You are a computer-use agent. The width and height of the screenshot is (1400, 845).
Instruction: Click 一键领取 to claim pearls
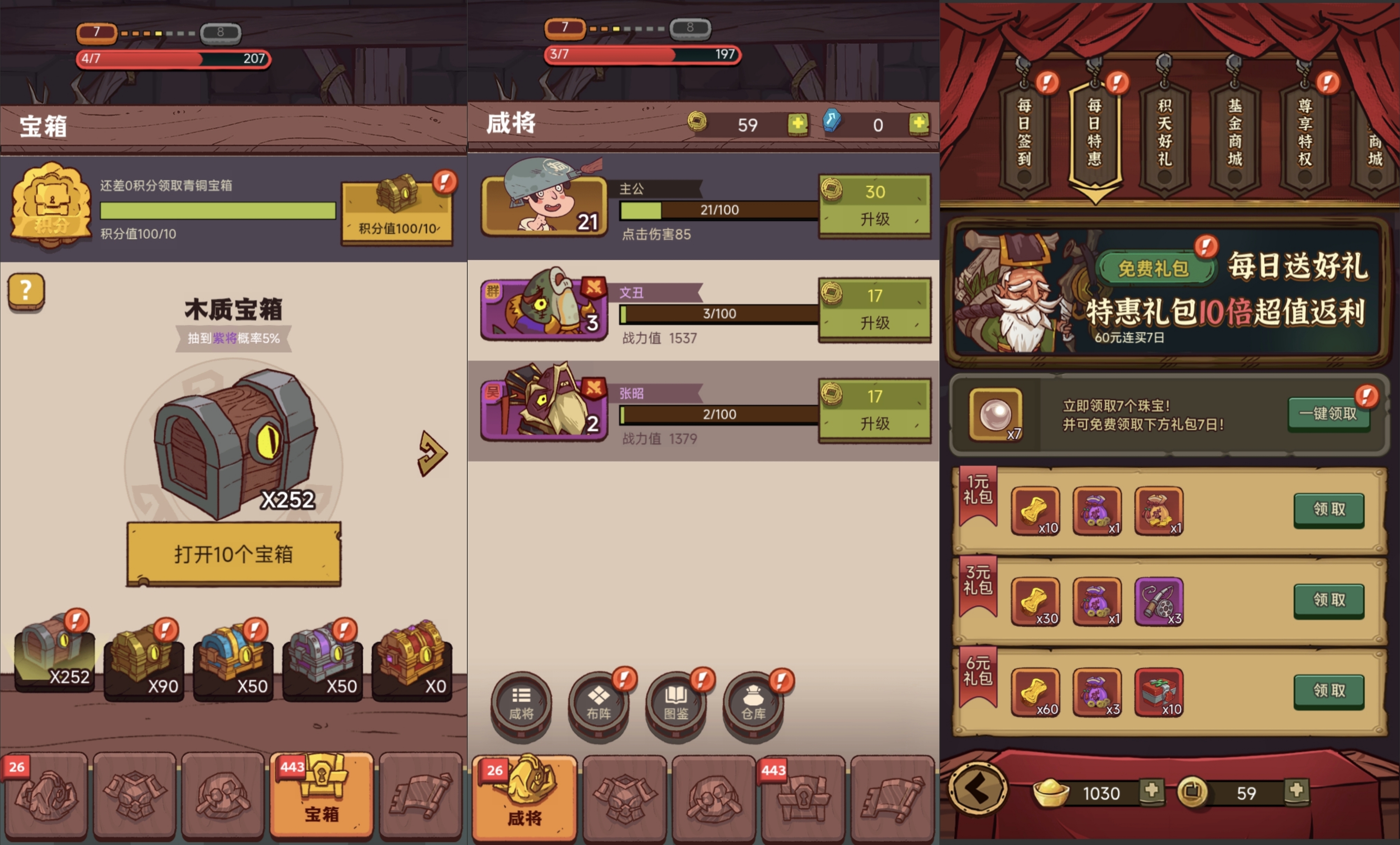pyautogui.click(x=1328, y=414)
